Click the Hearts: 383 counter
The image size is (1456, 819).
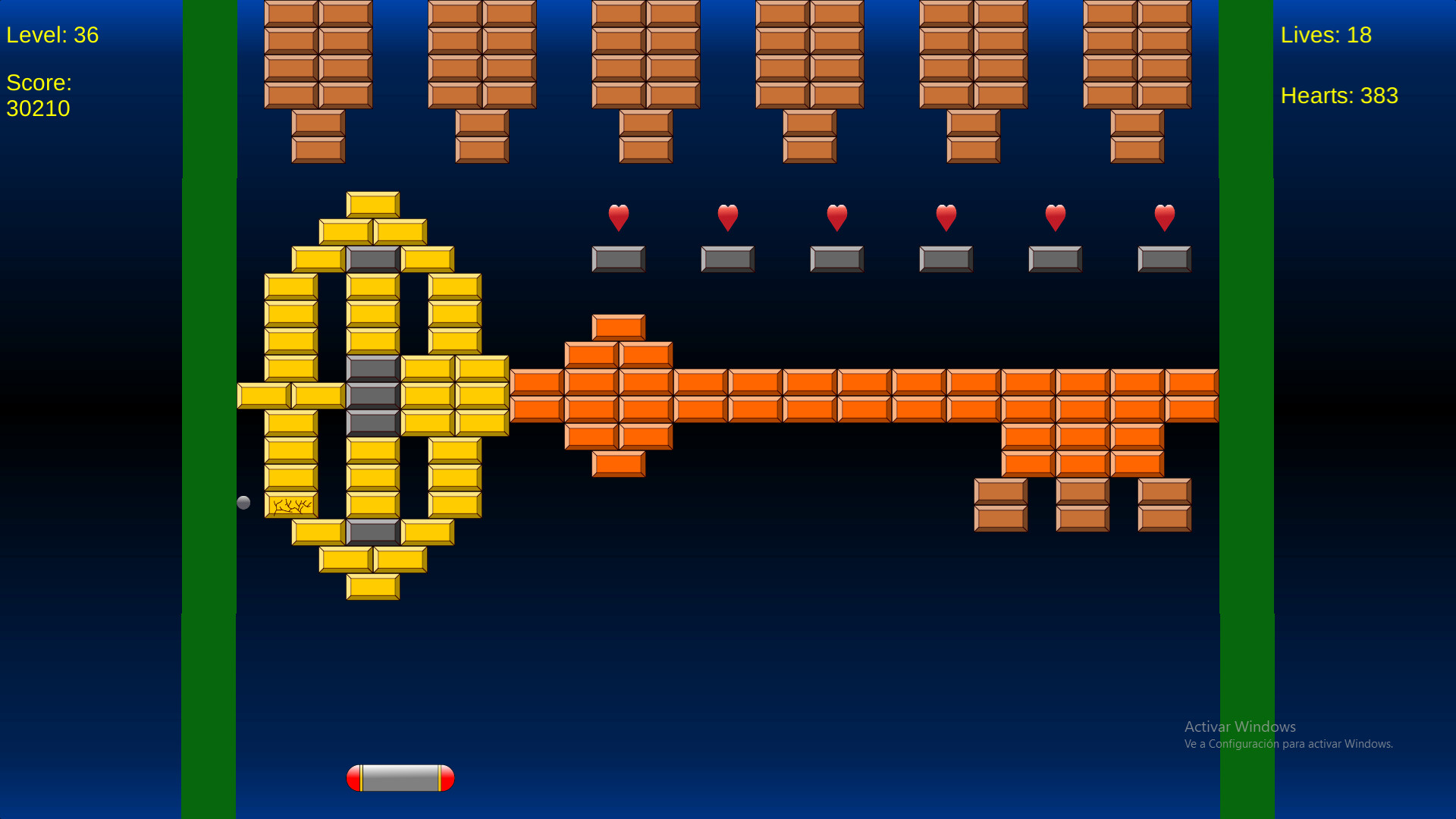(1339, 96)
